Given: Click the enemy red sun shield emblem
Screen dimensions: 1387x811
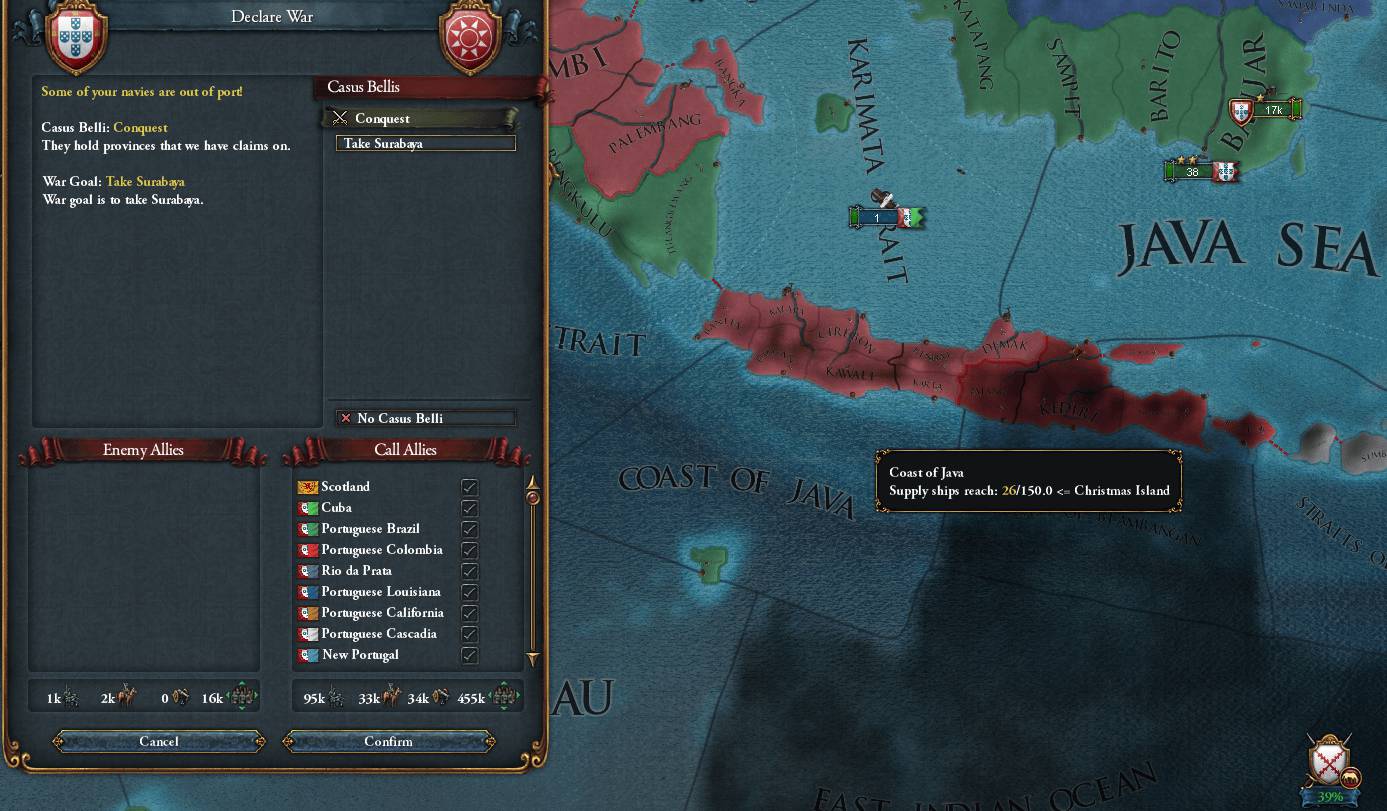Looking at the screenshot, I should pos(470,40).
